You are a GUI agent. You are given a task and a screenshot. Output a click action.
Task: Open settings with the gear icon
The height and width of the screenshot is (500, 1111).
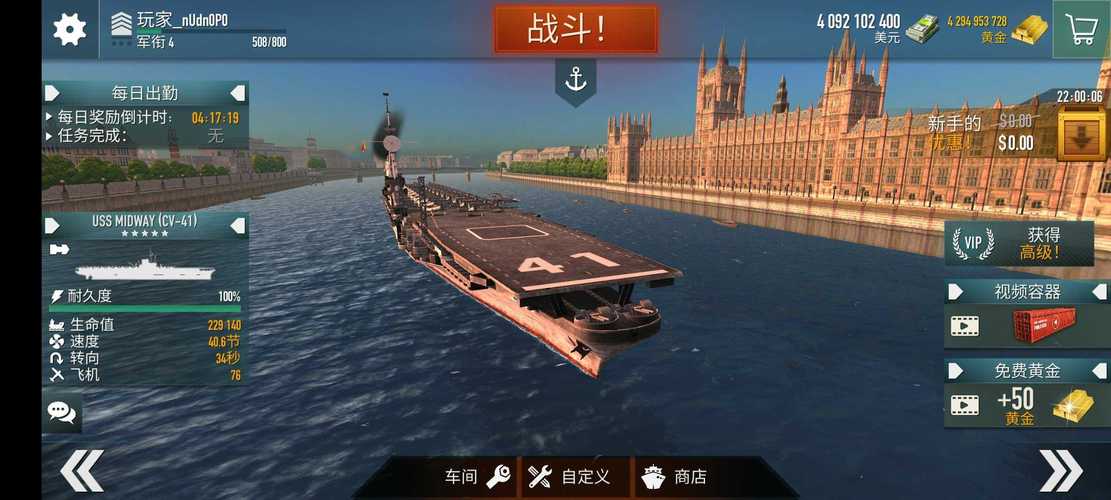pos(69,29)
